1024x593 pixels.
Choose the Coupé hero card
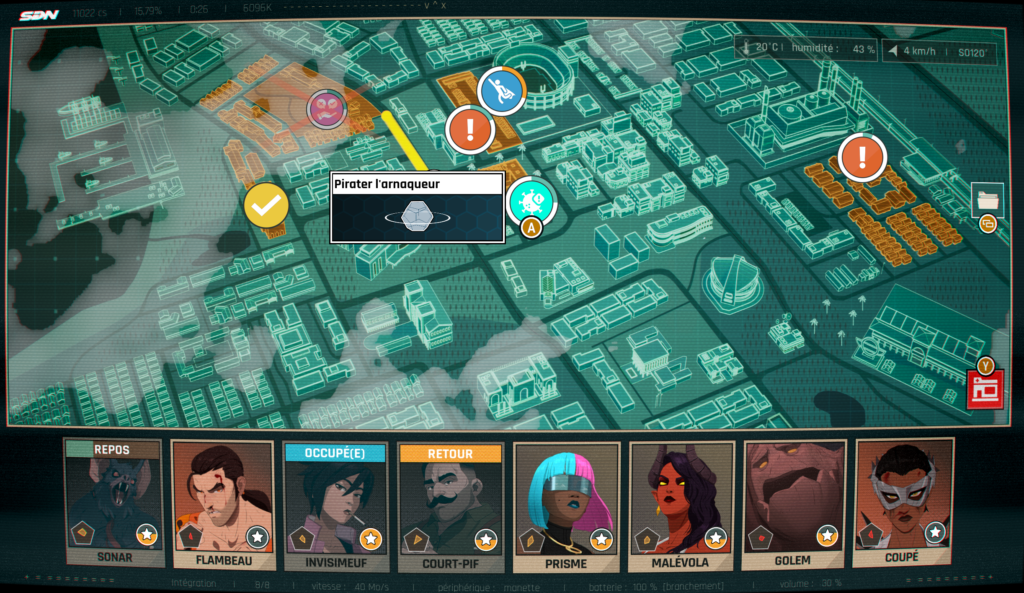[904, 504]
